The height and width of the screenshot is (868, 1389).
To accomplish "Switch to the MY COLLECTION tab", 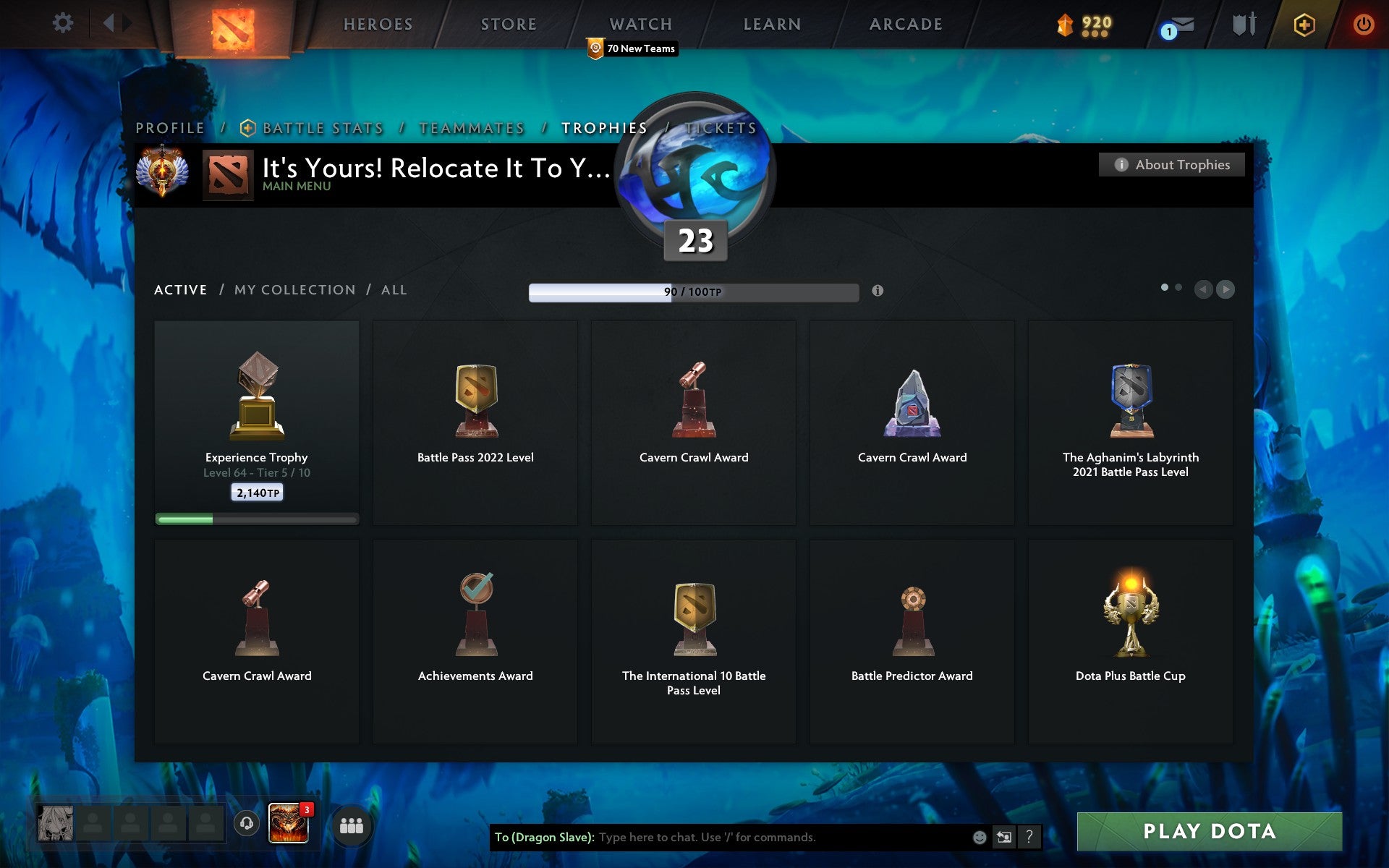I will (294, 289).
